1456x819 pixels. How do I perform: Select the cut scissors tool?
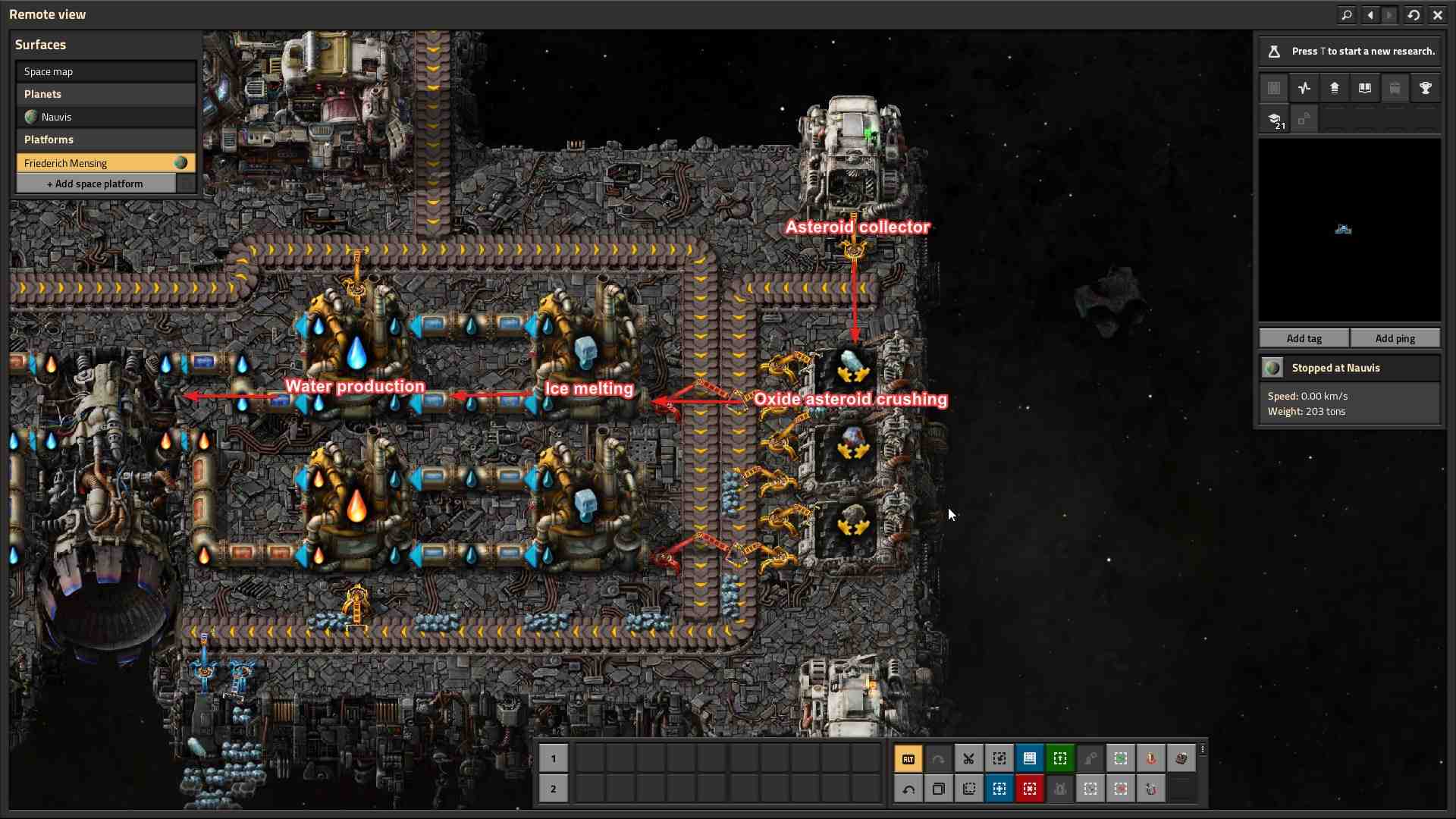[x=968, y=758]
